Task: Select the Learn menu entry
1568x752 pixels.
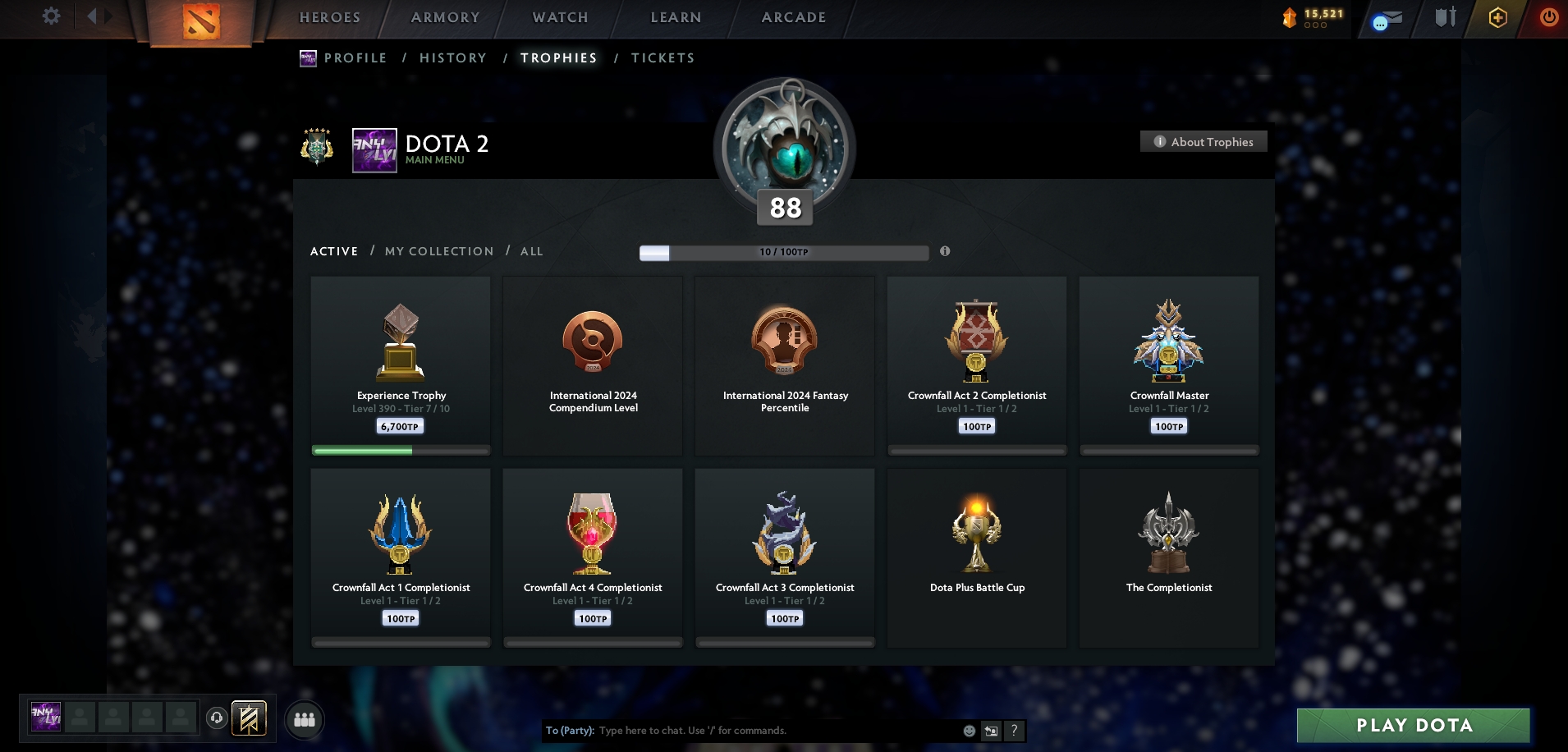Action: tap(676, 17)
